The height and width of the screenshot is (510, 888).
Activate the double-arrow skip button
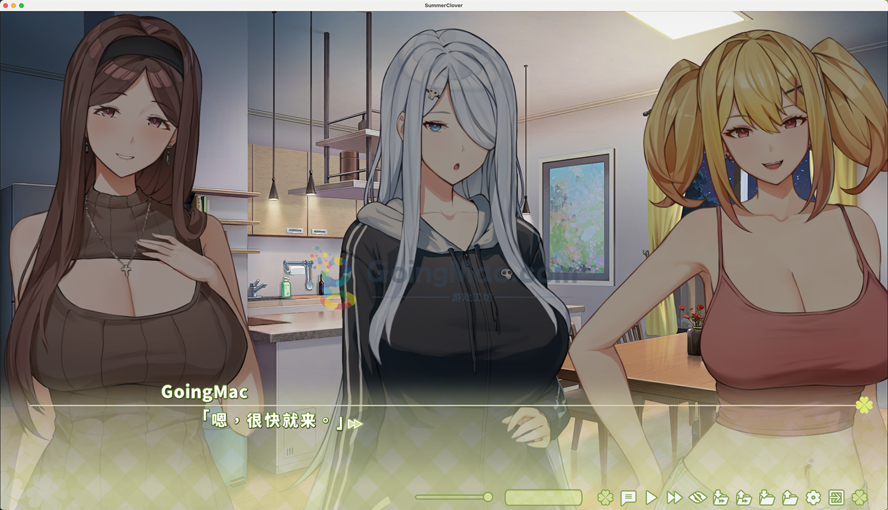coord(674,497)
